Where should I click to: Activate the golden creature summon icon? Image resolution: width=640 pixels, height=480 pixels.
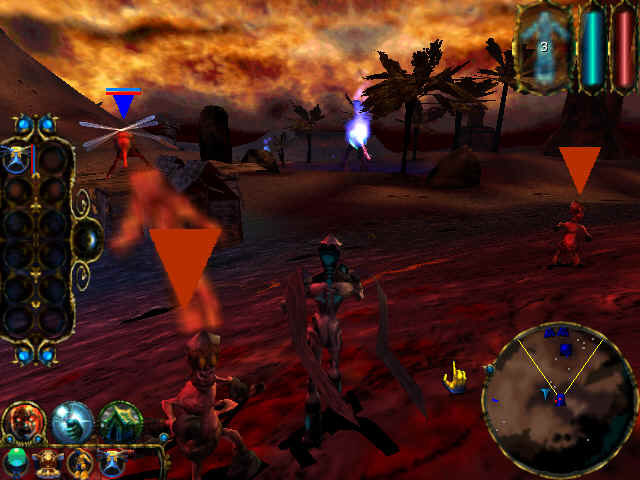[x=81, y=462]
